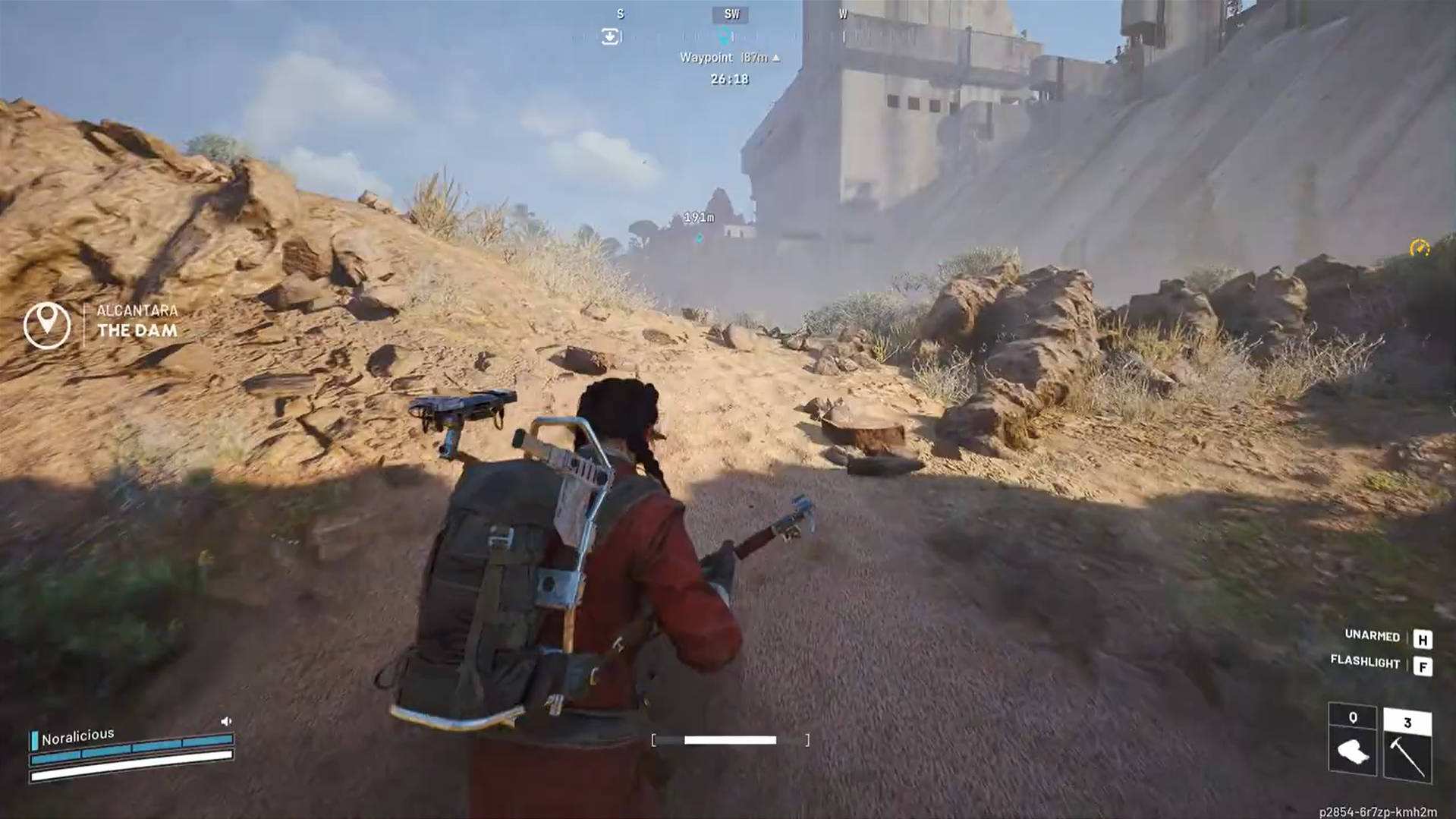Click the SW heading on the compass
The height and width of the screenshot is (819, 1456).
pyautogui.click(x=730, y=14)
